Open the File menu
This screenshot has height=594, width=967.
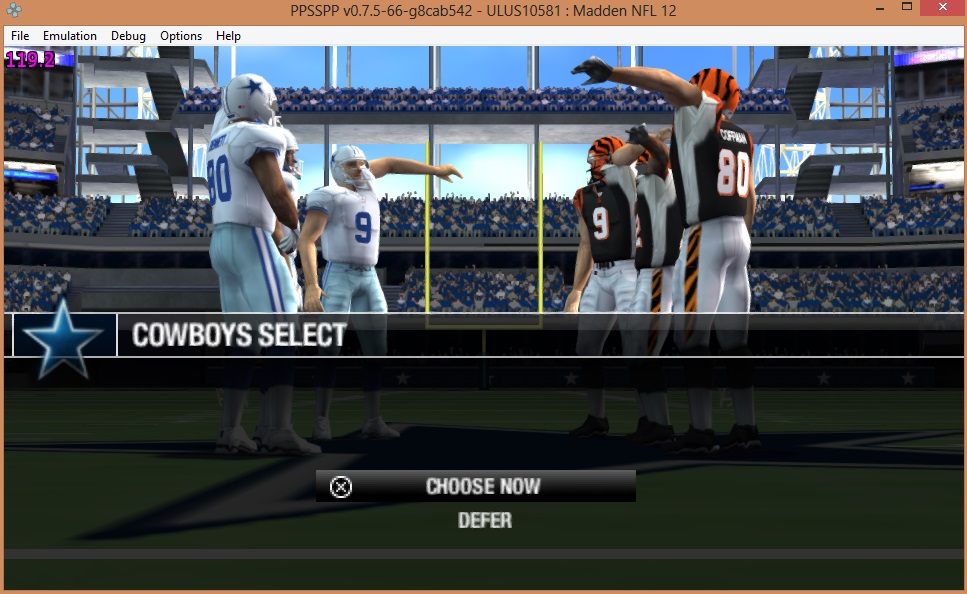pyautogui.click(x=20, y=36)
